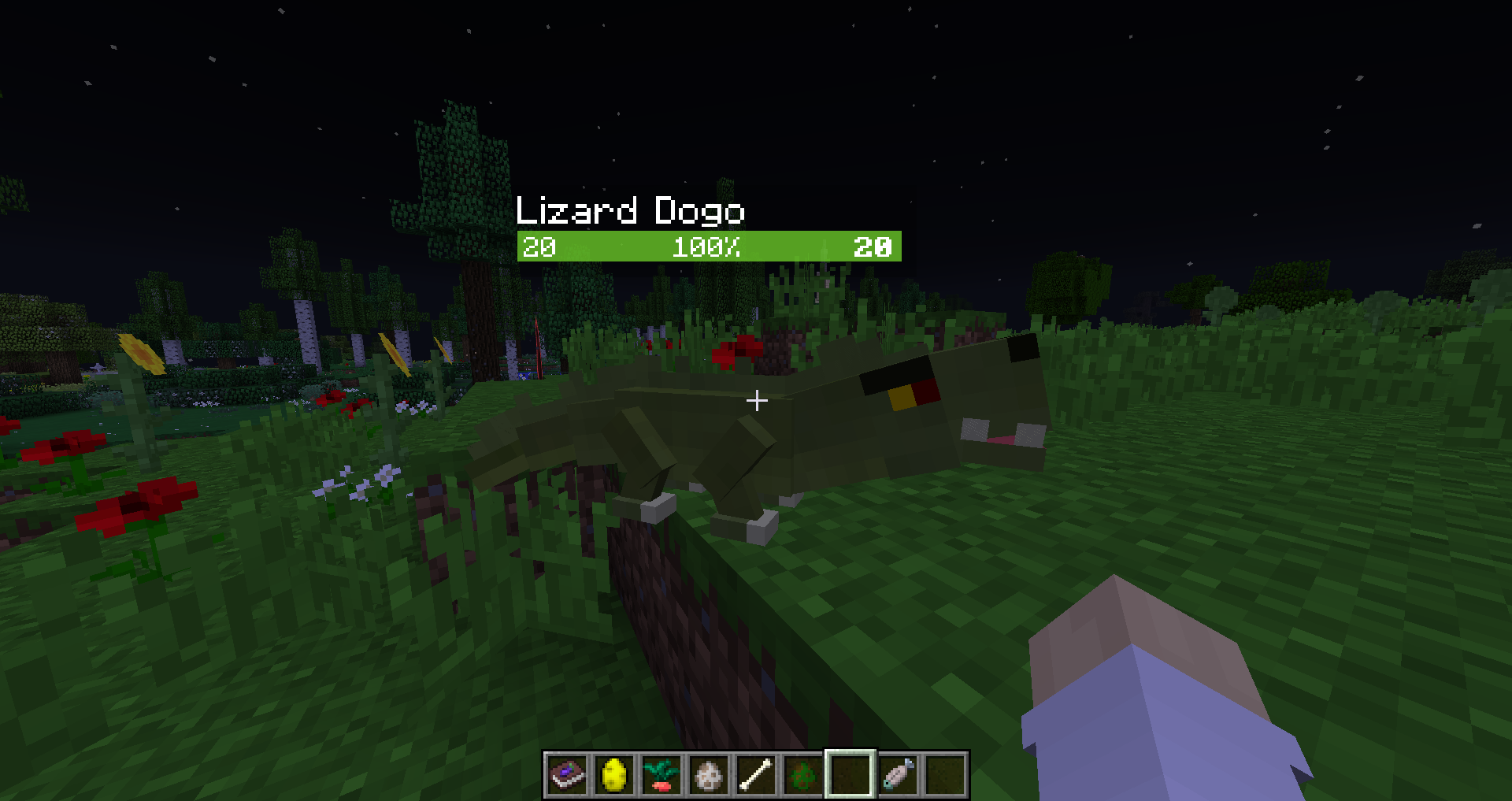Click the Lizard Dogo name label
Screen dimensions: 1512x801
(x=629, y=211)
